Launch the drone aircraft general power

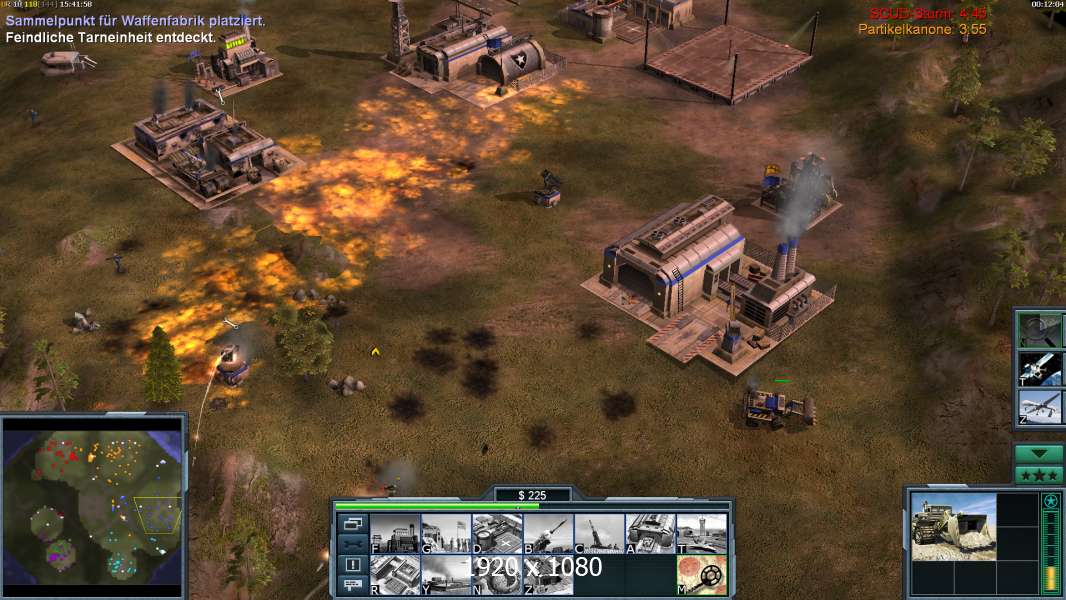tap(1040, 407)
